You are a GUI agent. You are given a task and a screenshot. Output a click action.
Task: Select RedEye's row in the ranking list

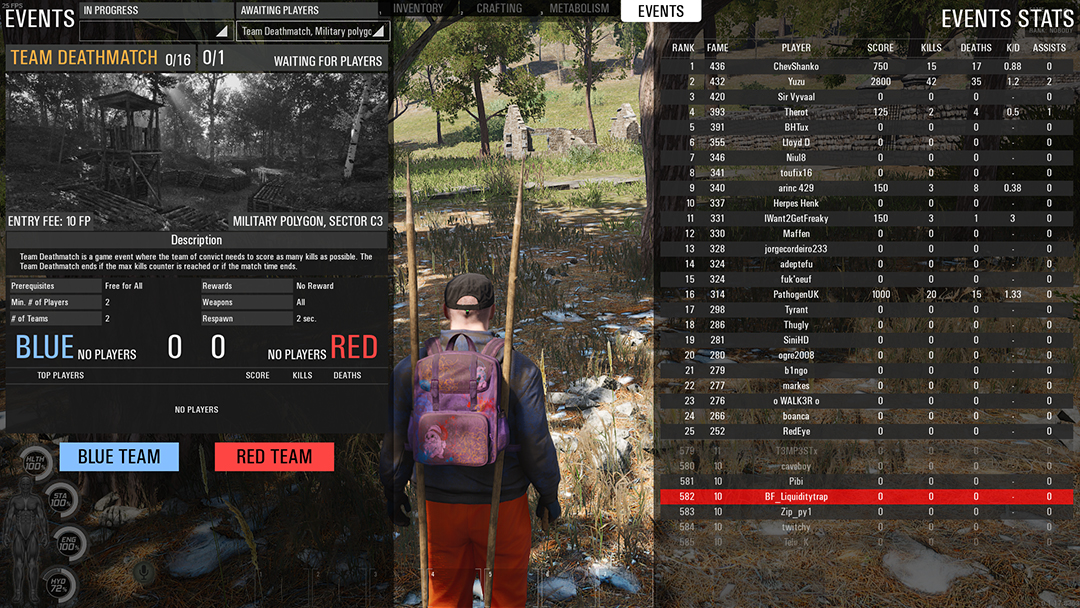click(796, 432)
